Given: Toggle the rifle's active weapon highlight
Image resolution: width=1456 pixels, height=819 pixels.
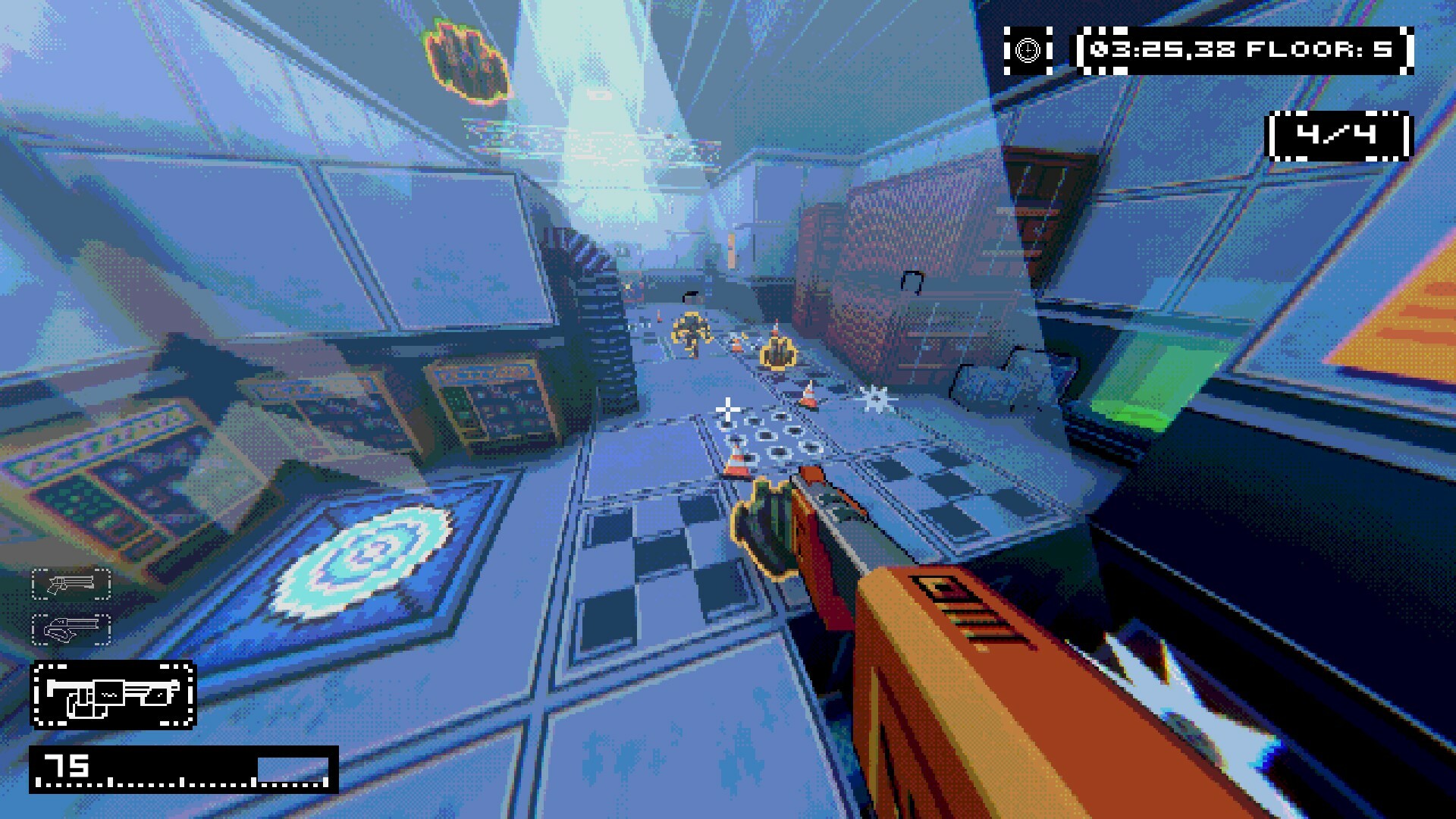Looking at the screenshot, I should 112,695.
